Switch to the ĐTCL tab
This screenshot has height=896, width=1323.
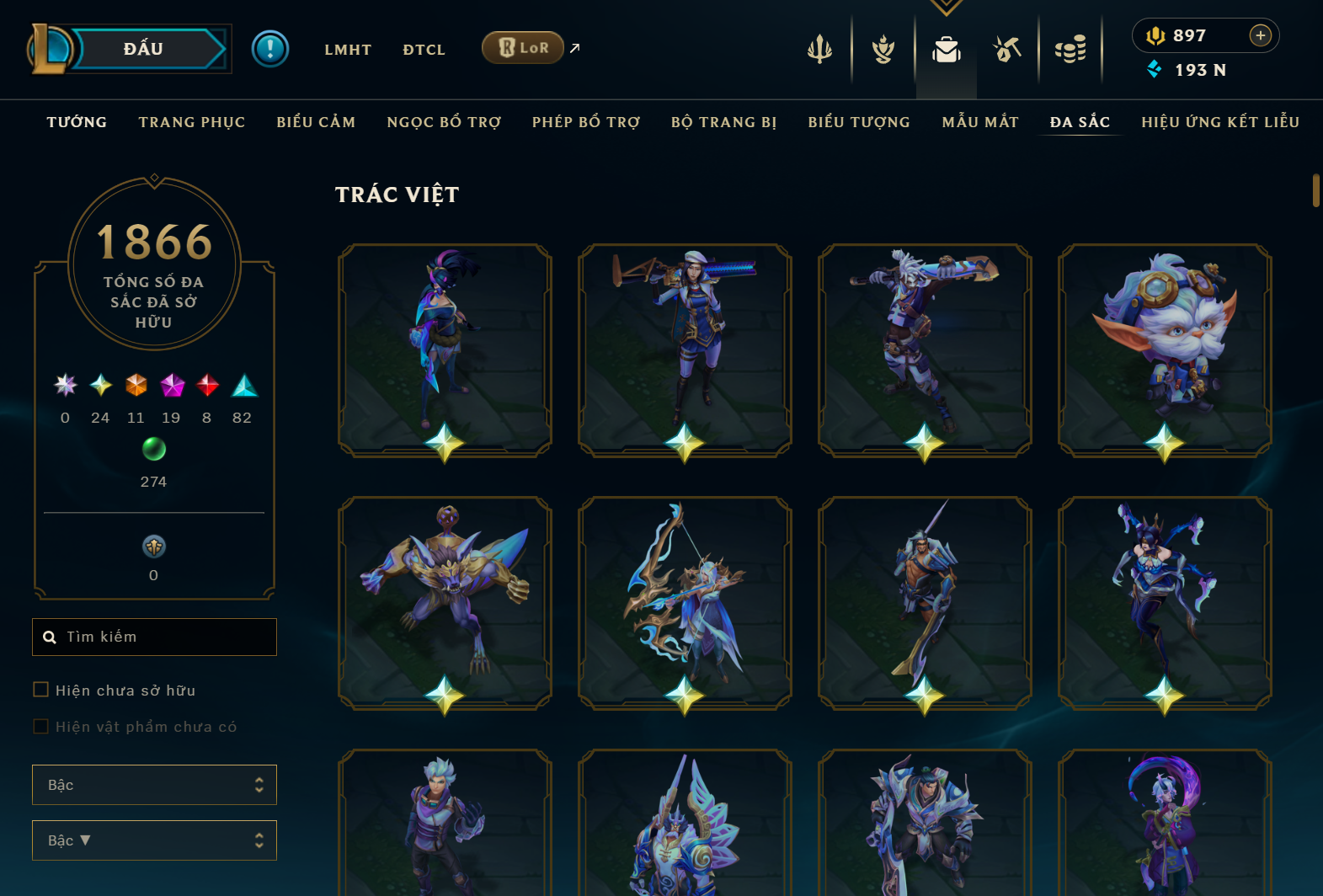coord(424,50)
